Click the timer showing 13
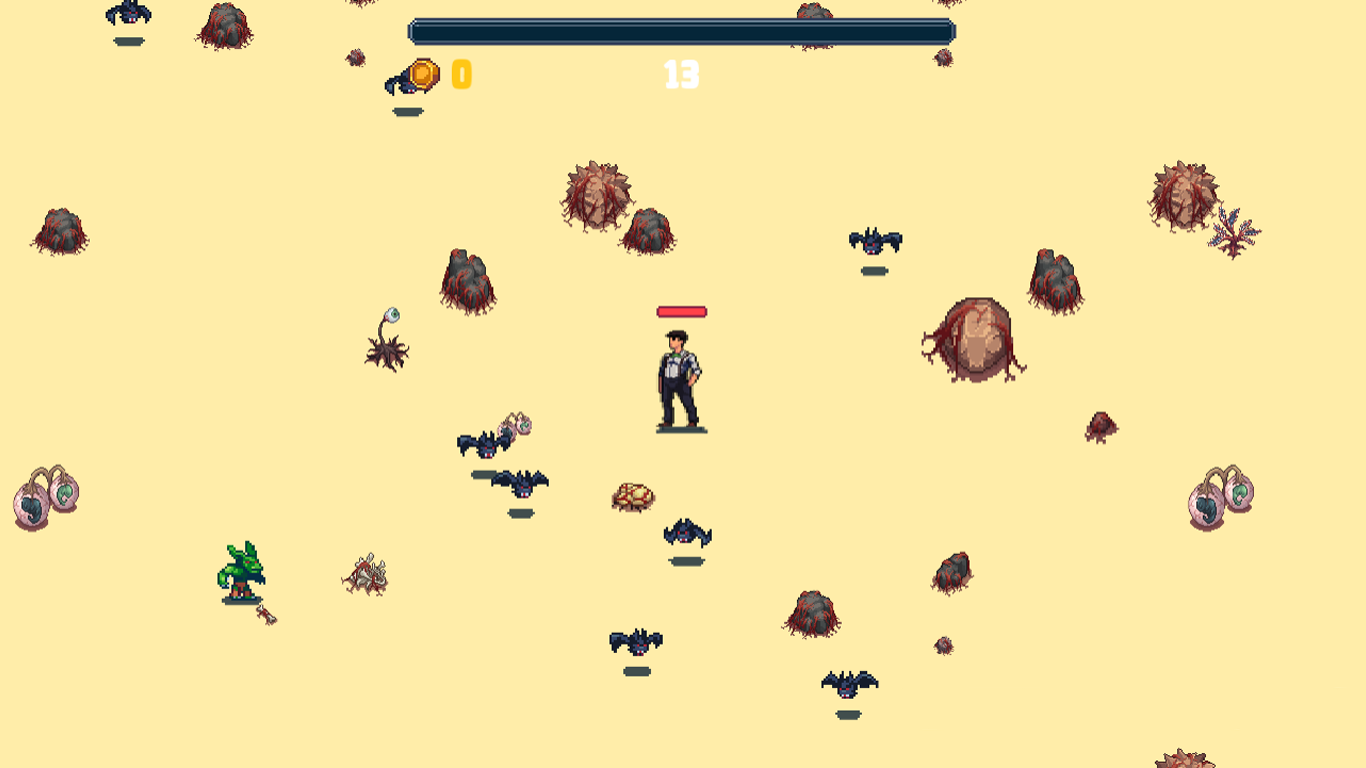The height and width of the screenshot is (768, 1366). pyautogui.click(x=681, y=73)
